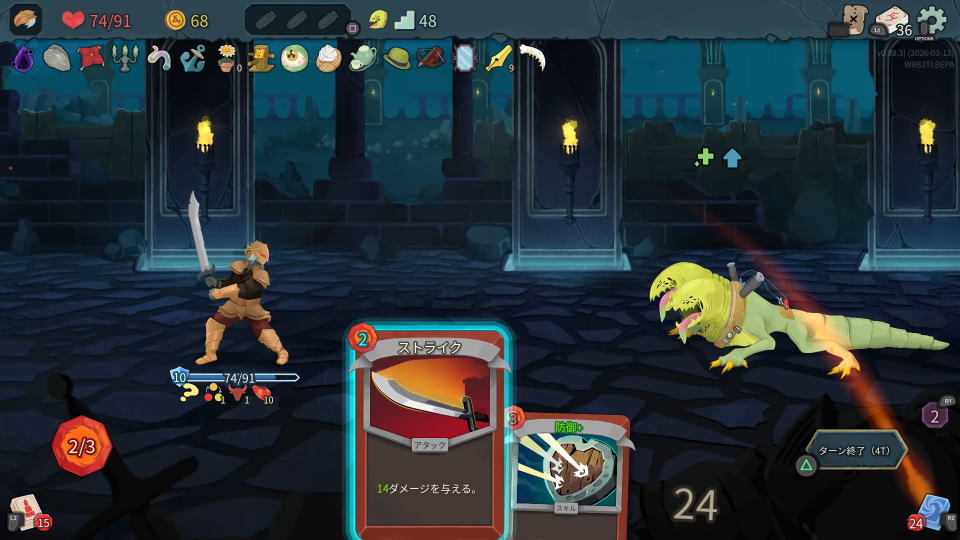The image size is (960, 540).
Task: Inspect the teapot relic
Action: click(362, 58)
